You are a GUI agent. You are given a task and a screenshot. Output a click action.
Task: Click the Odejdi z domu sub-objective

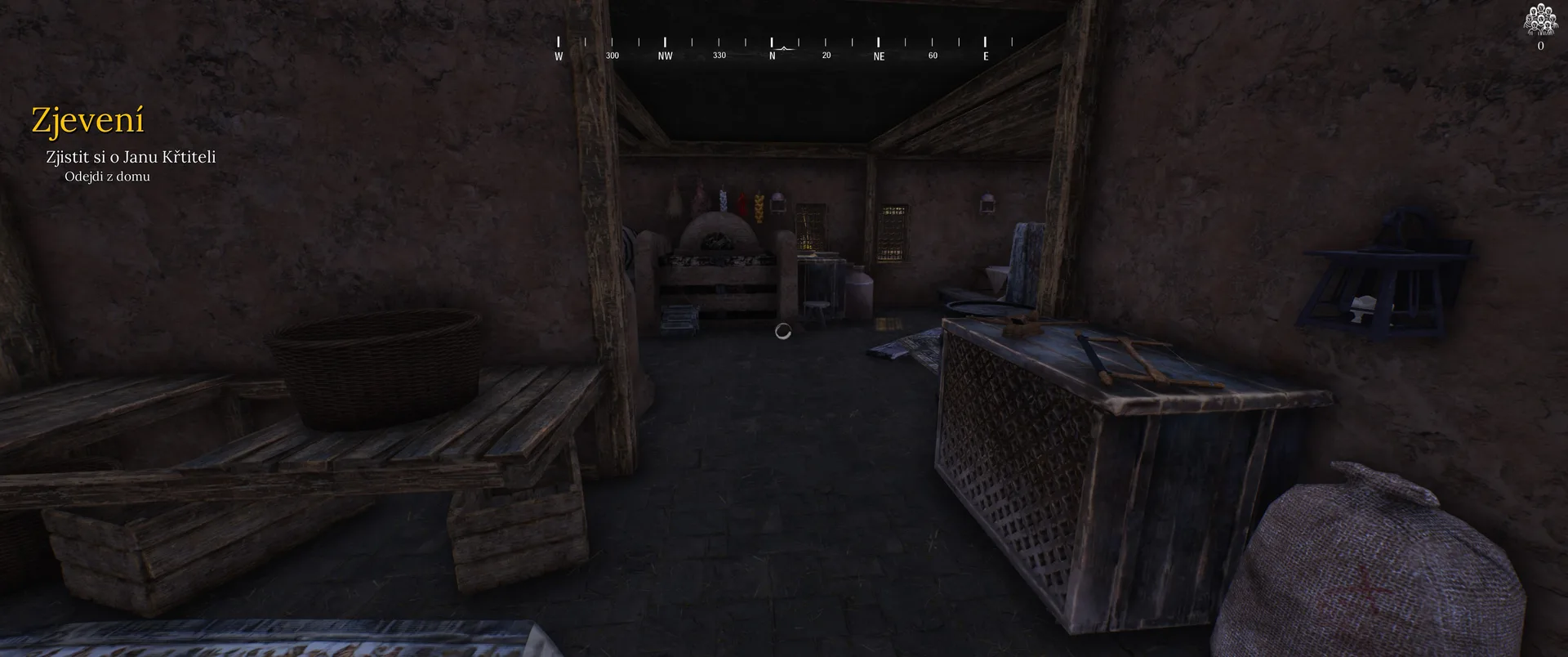pyautogui.click(x=107, y=177)
